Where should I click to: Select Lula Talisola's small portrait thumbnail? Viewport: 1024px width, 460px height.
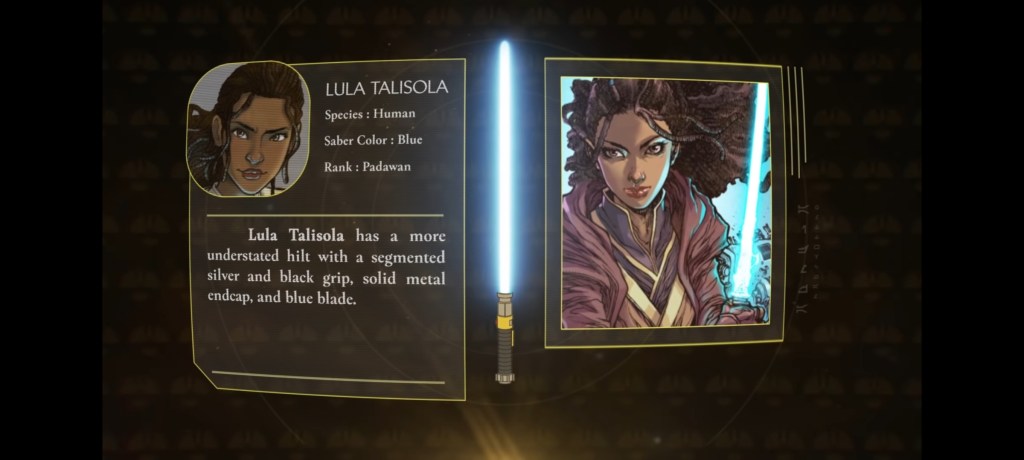246,129
